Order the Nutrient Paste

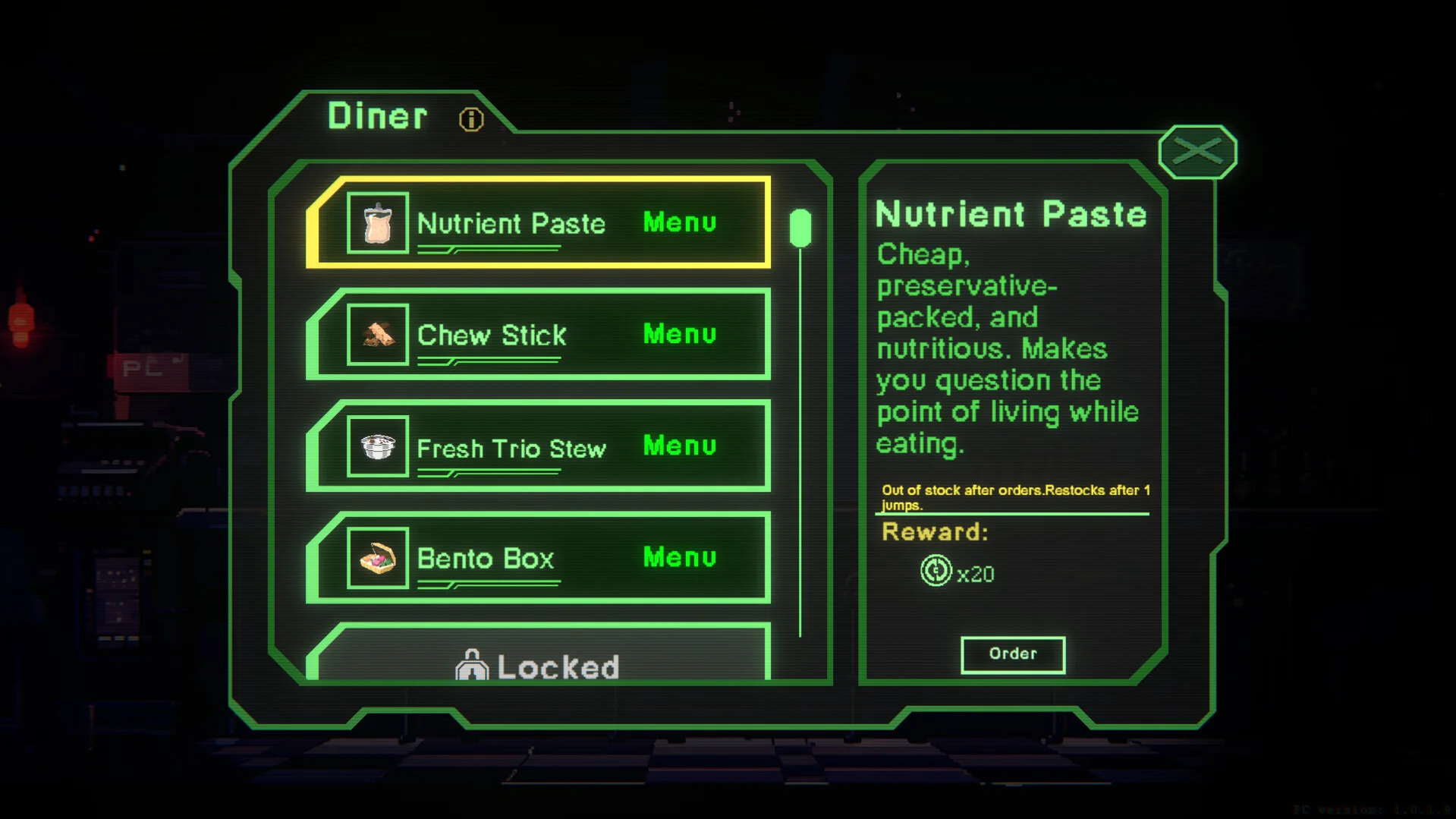pos(1012,654)
